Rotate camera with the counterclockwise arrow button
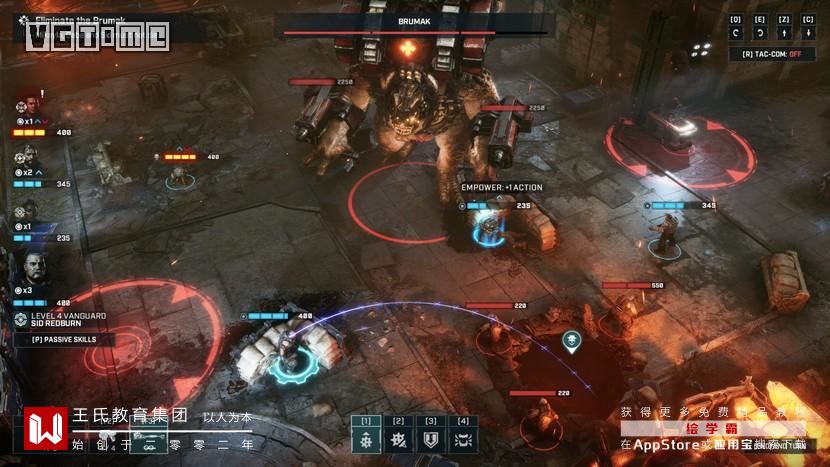Image resolution: width=830 pixels, height=467 pixels. tap(736, 33)
